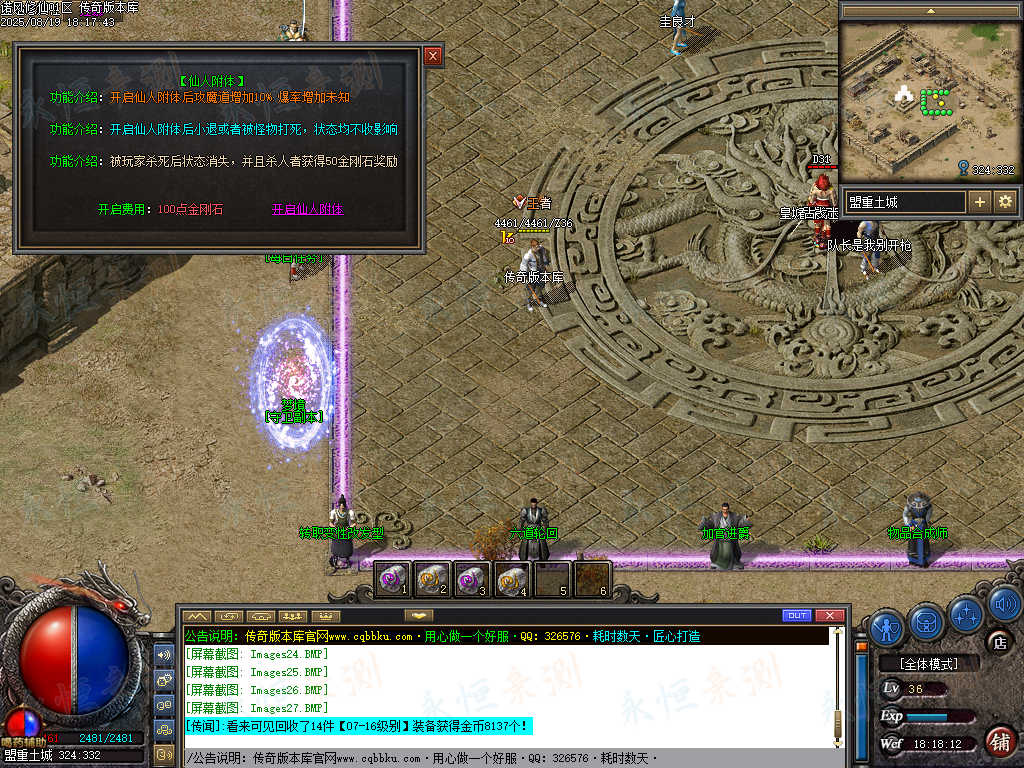Click the OUT button on the chat panel
The width and height of the screenshot is (1024, 768).
click(797, 615)
